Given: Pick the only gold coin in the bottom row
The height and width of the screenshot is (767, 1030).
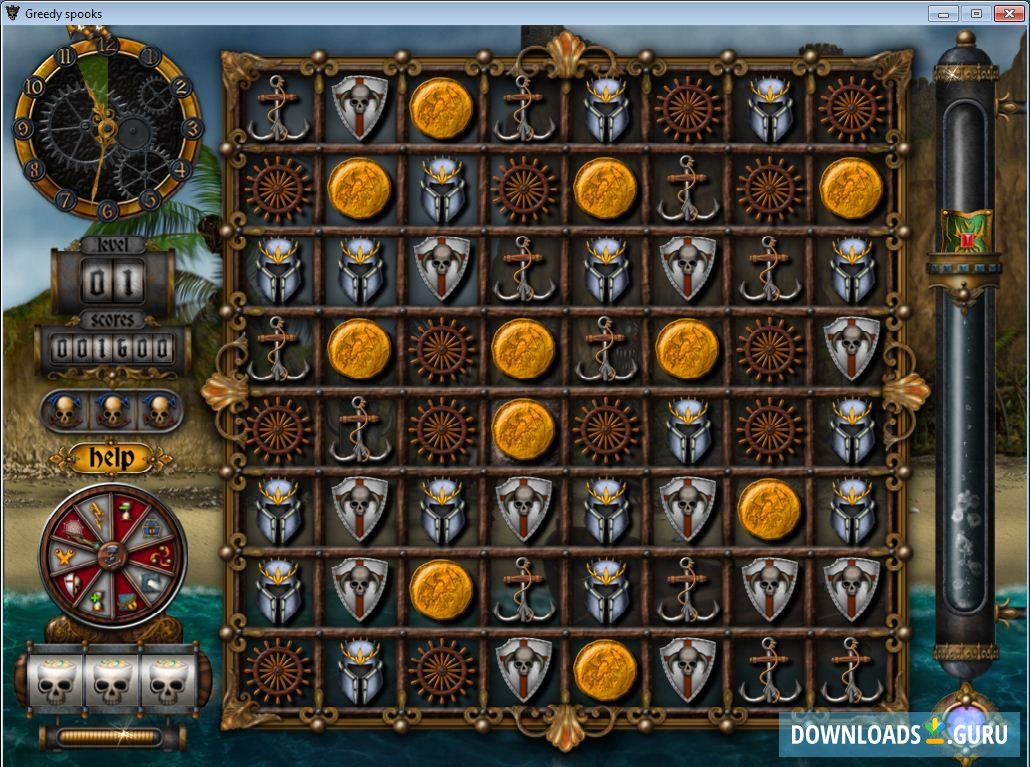Looking at the screenshot, I should (604, 669).
